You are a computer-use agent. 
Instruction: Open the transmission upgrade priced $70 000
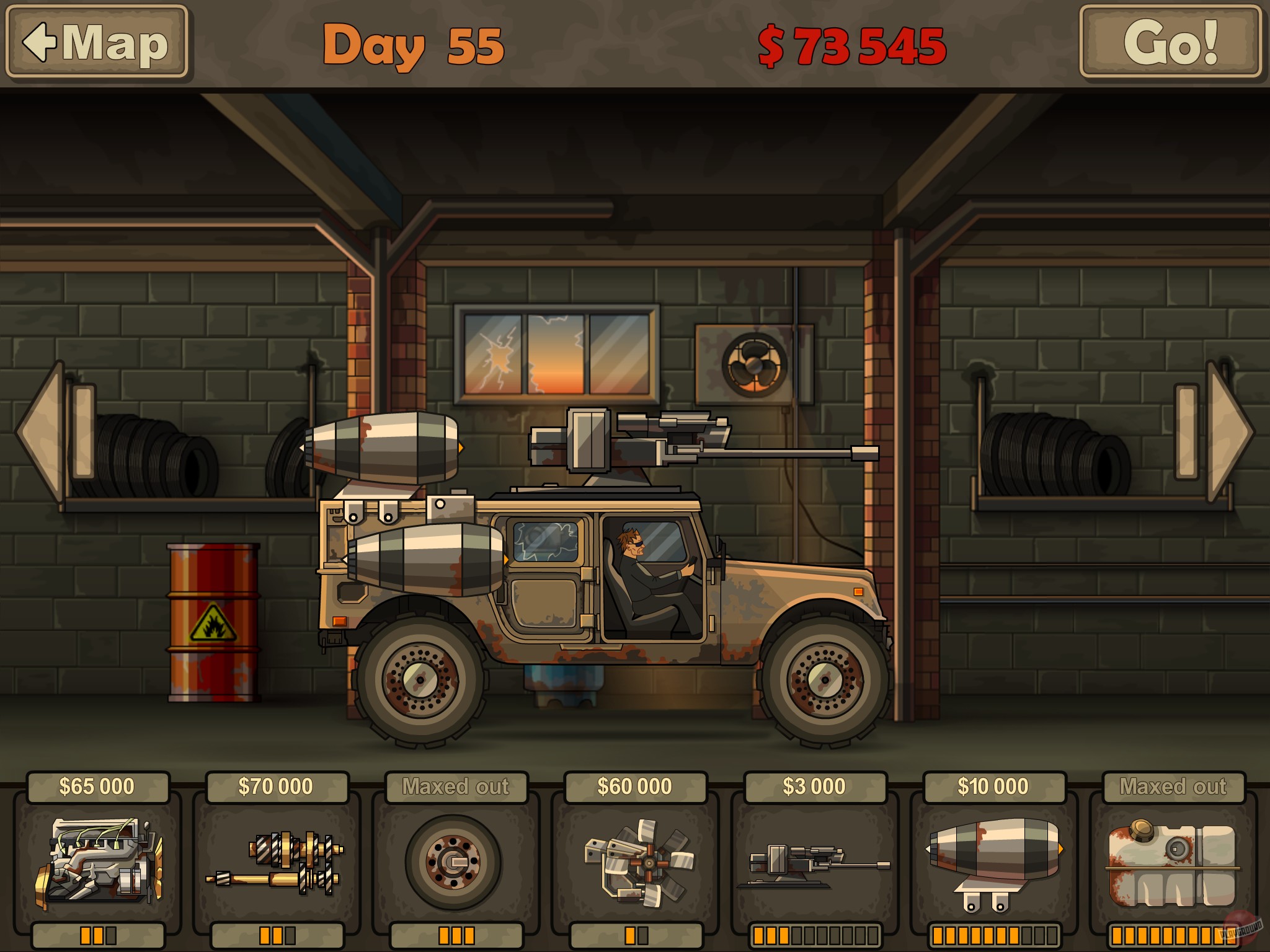tap(278, 862)
